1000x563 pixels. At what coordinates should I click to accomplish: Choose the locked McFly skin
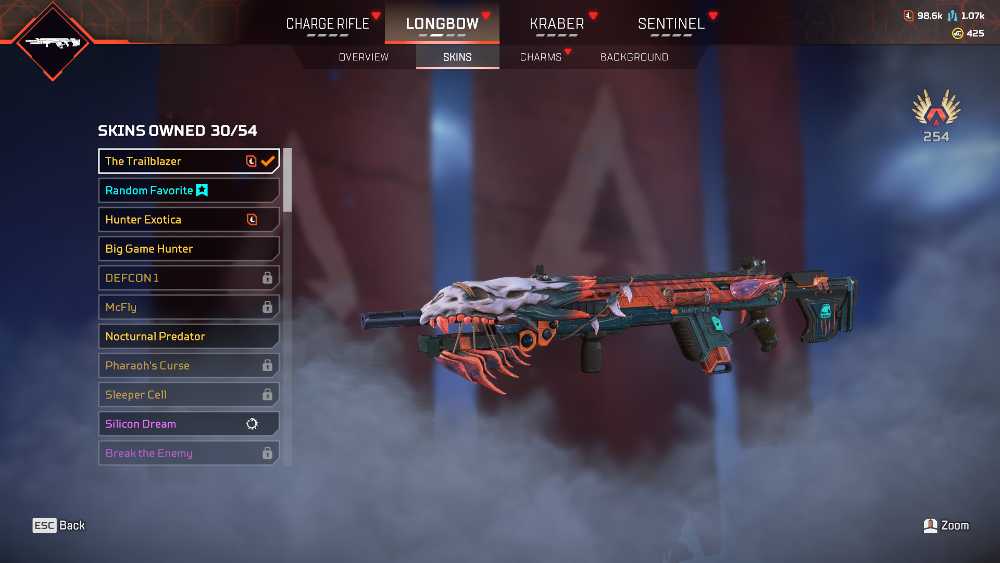[188, 307]
